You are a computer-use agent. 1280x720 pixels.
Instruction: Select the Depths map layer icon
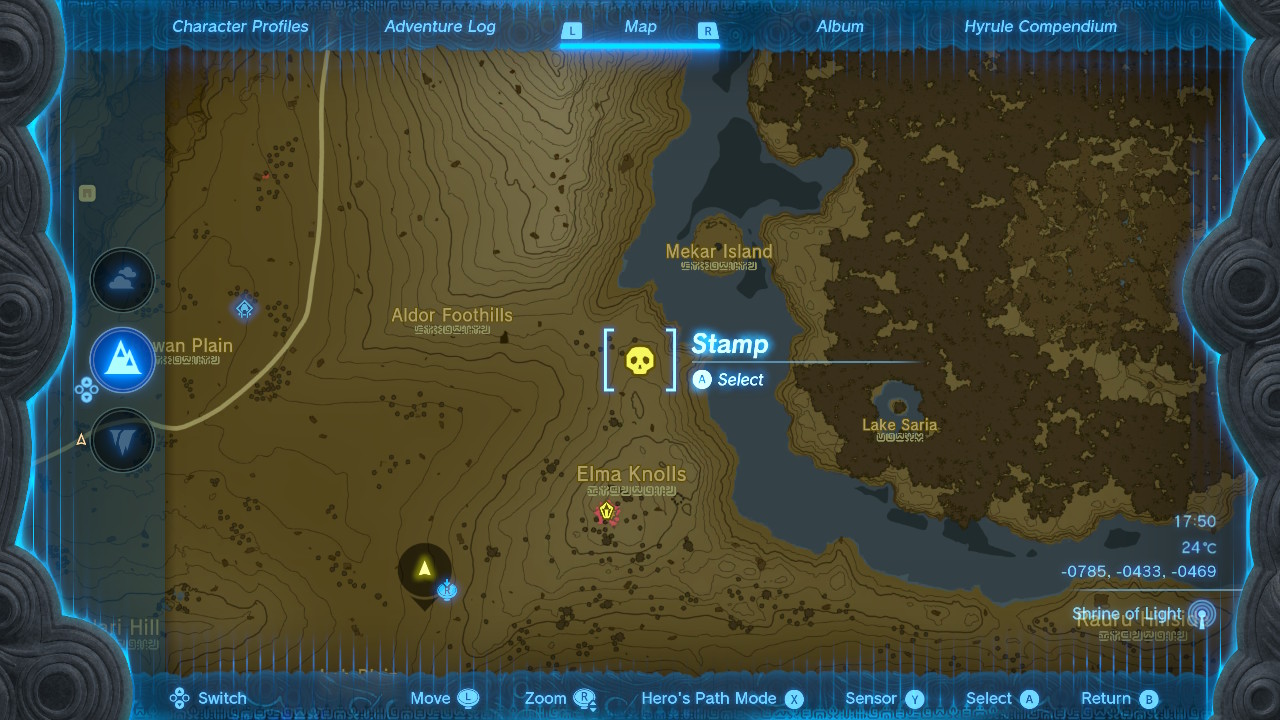click(x=122, y=440)
